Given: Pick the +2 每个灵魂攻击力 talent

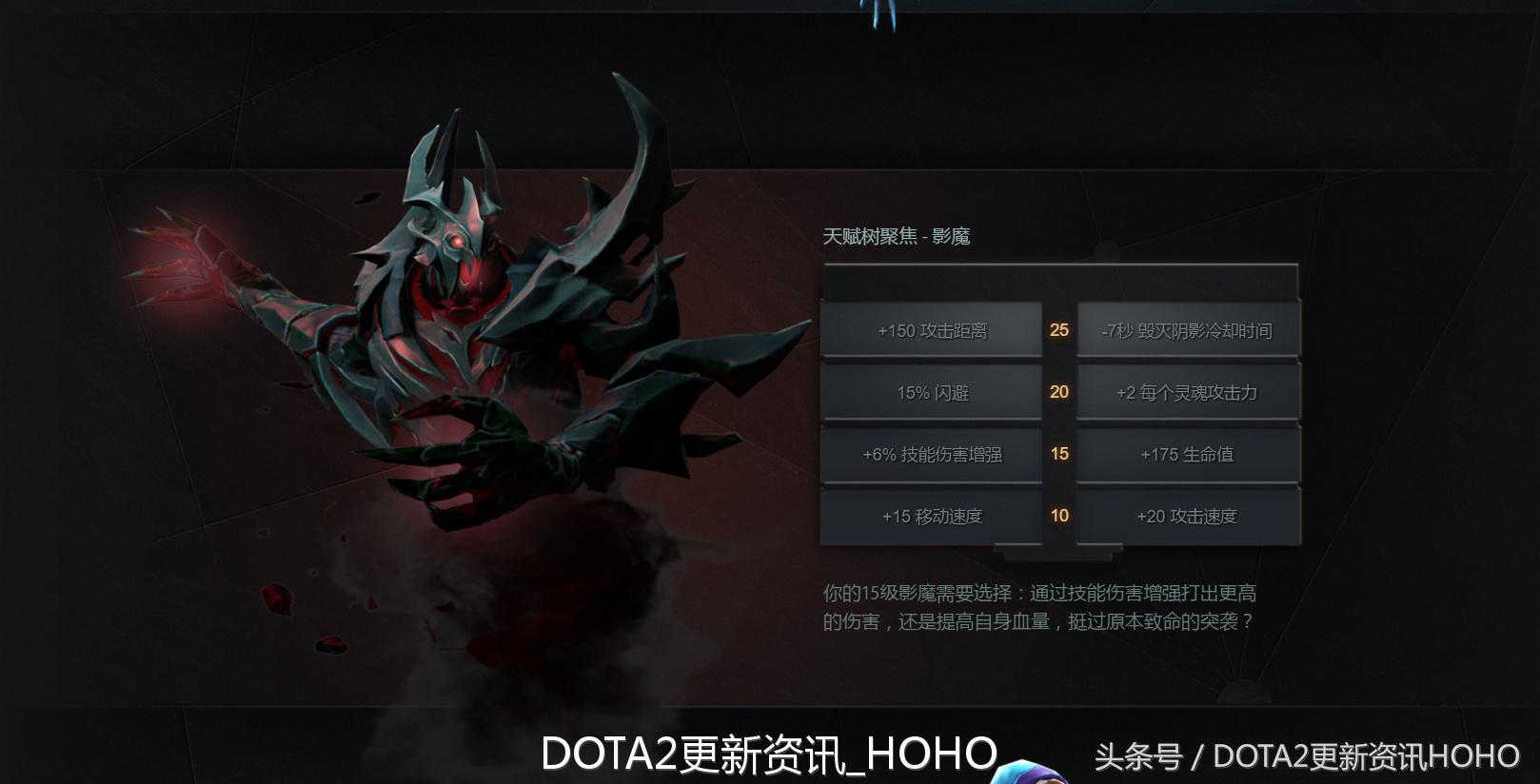Looking at the screenshot, I should pos(1188,392).
